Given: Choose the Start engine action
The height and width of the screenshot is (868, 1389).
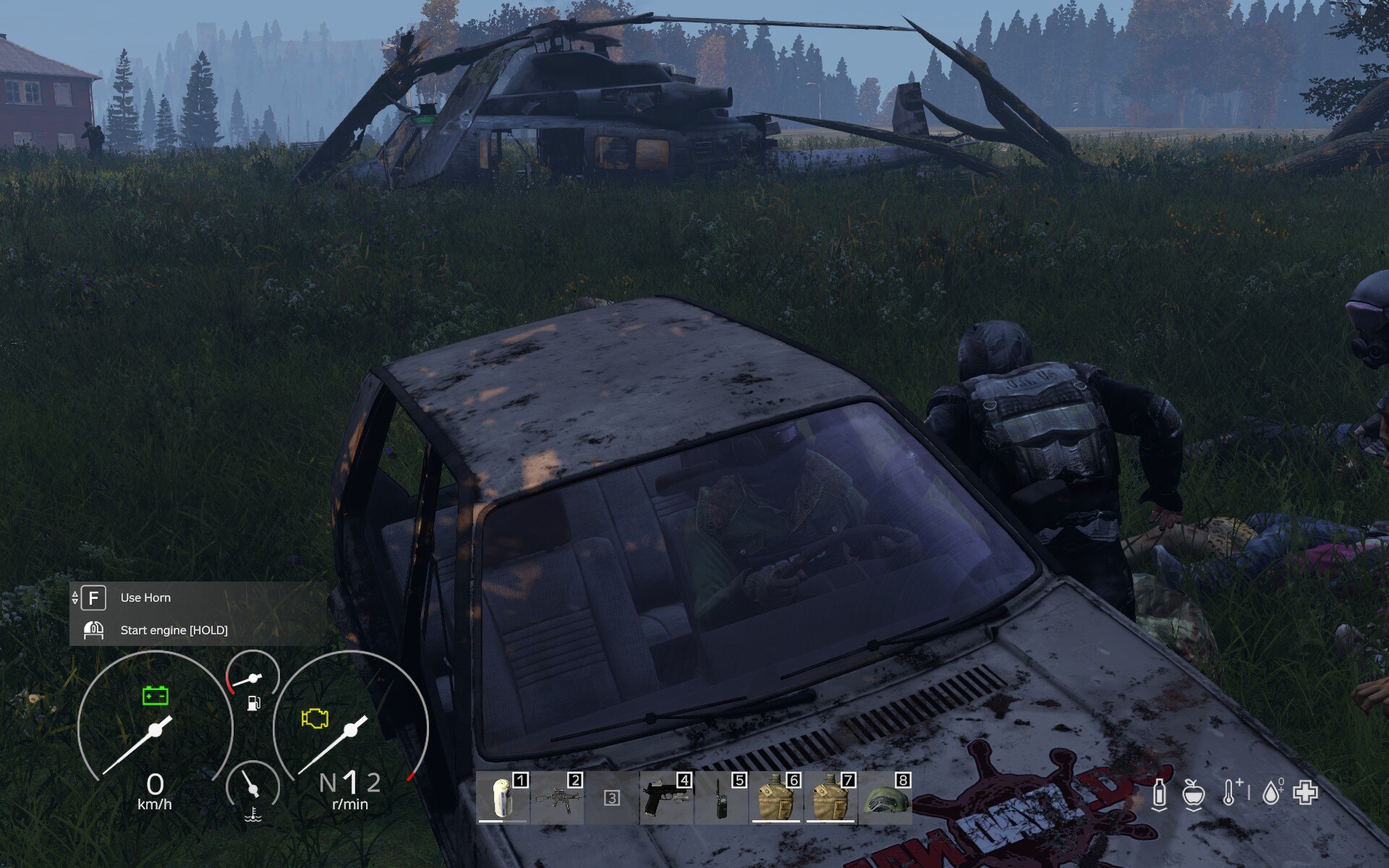Looking at the screenshot, I should tap(174, 630).
